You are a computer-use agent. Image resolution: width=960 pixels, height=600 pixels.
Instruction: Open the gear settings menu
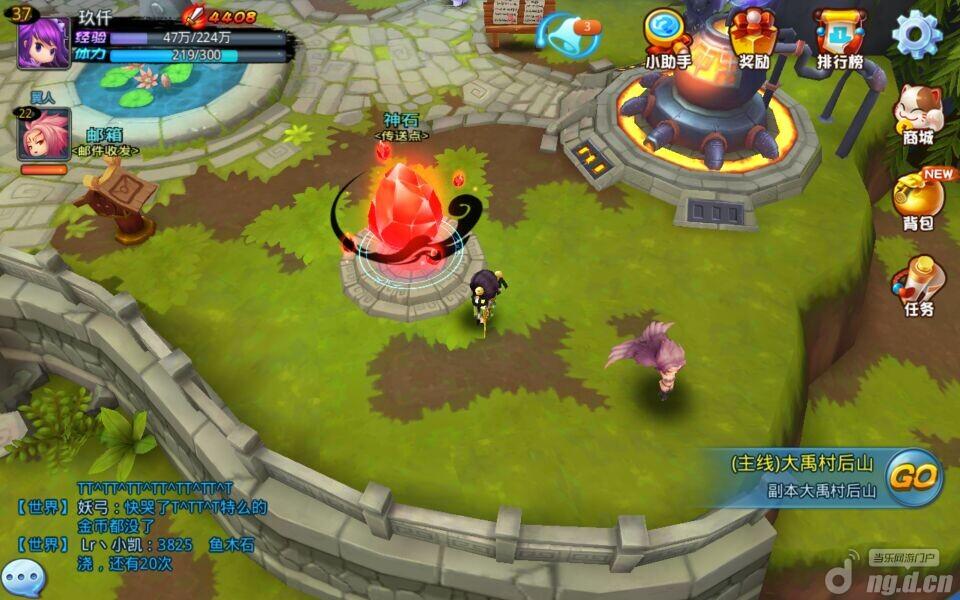[x=916, y=35]
